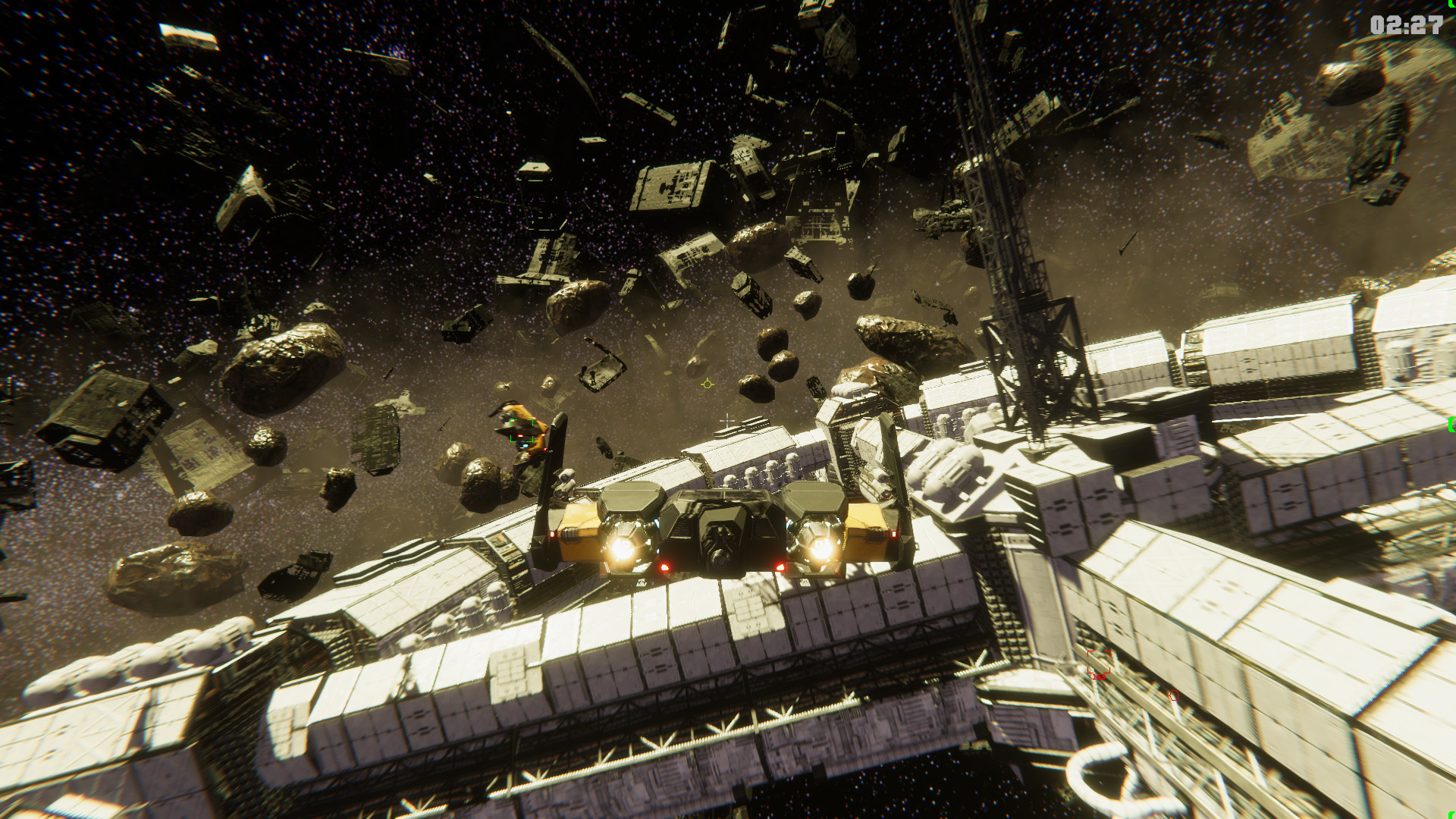The height and width of the screenshot is (819, 1456).
Task: Click the green glitch indicator in the top-right corner
Action: (1451, 5)
